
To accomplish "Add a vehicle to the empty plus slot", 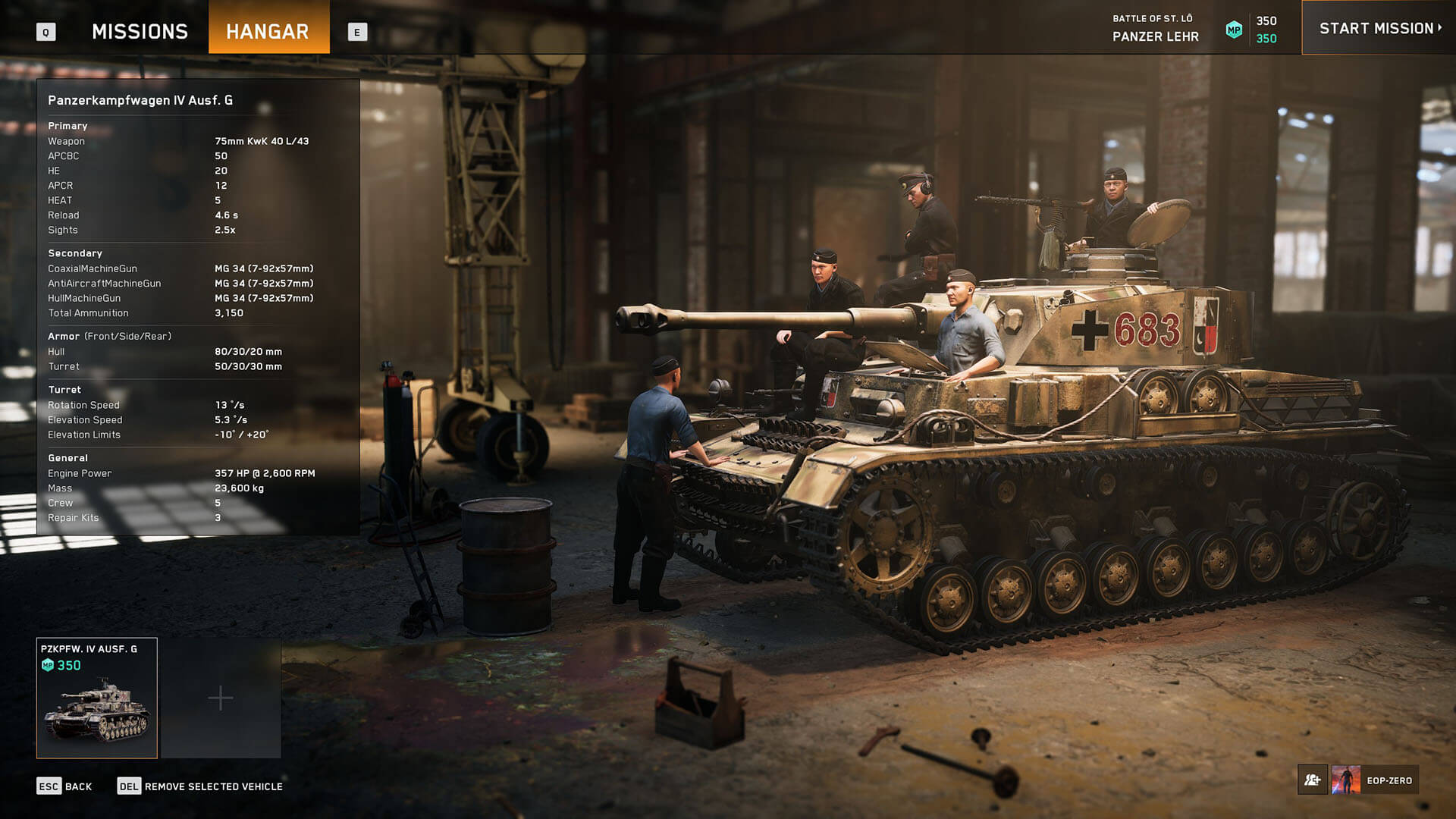I will tap(221, 698).
